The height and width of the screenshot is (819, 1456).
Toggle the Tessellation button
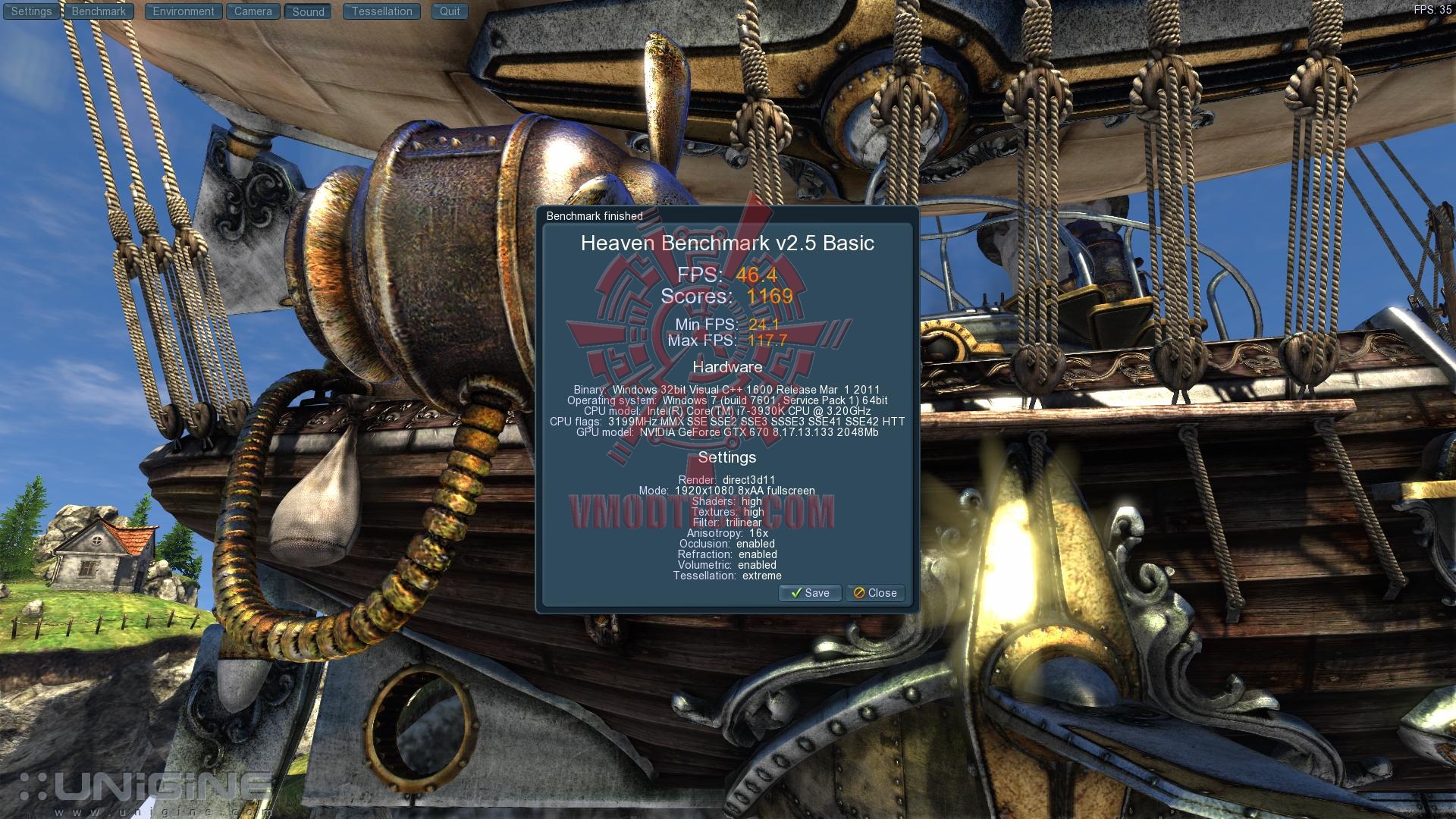[x=381, y=11]
